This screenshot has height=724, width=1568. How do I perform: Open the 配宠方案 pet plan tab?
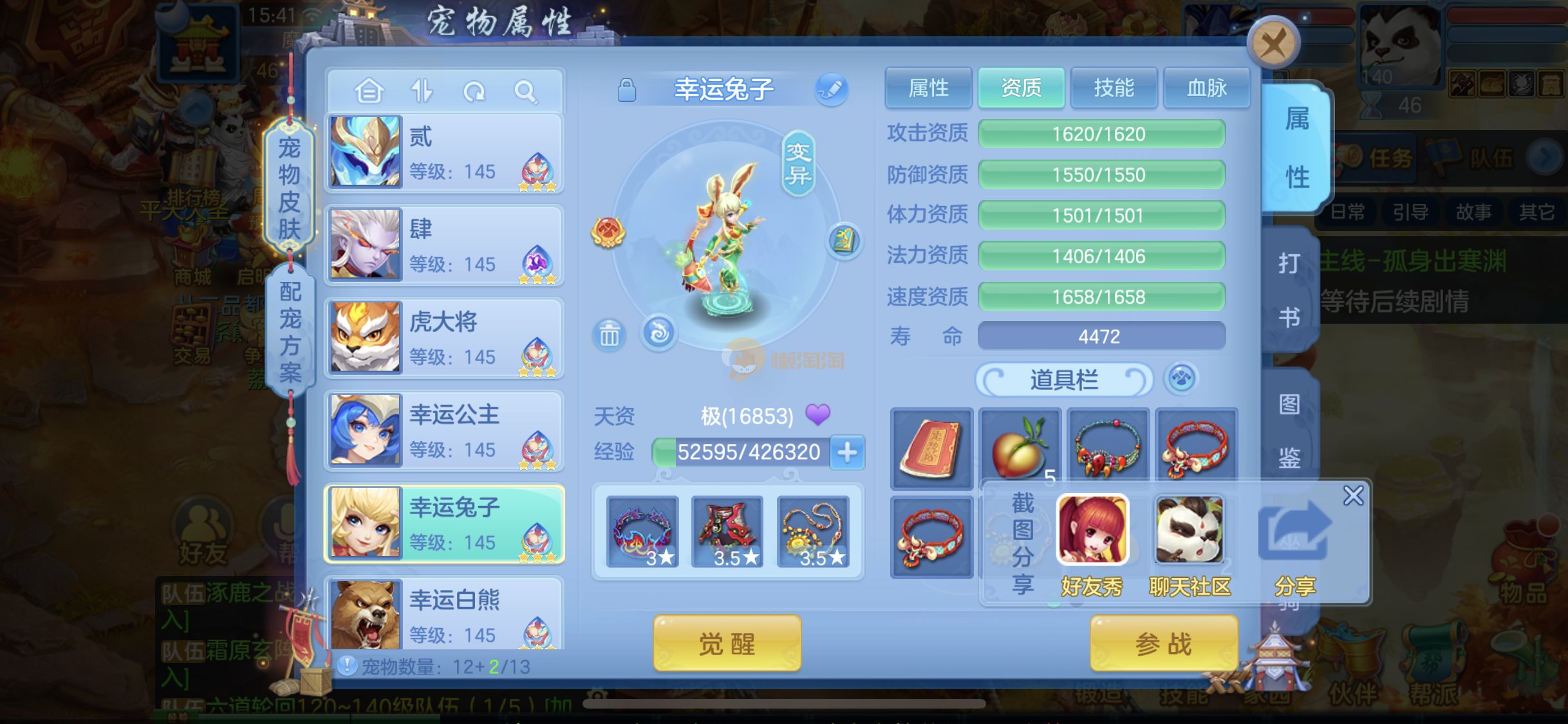(x=291, y=331)
